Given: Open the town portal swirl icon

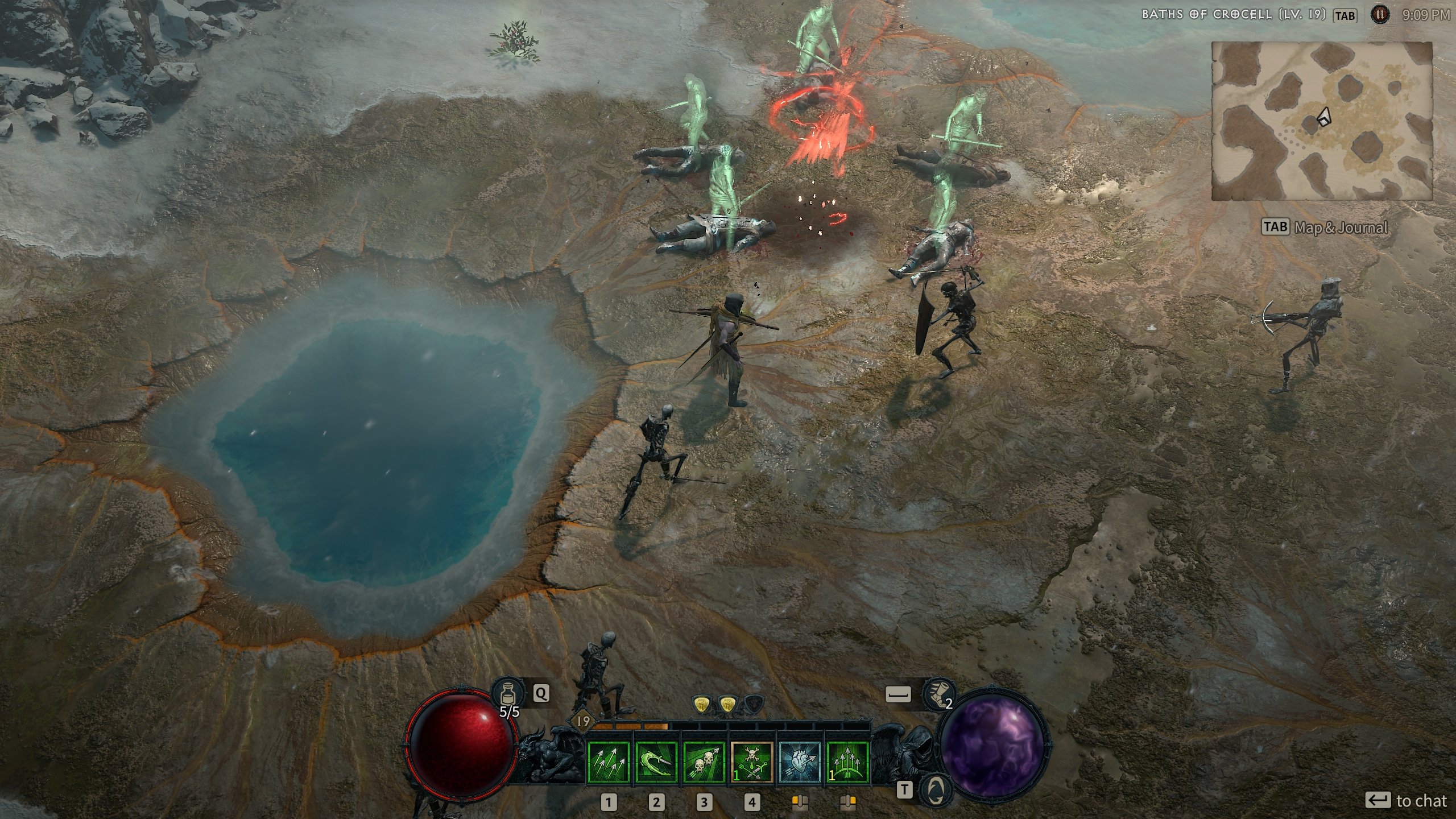Looking at the screenshot, I should click(937, 789).
